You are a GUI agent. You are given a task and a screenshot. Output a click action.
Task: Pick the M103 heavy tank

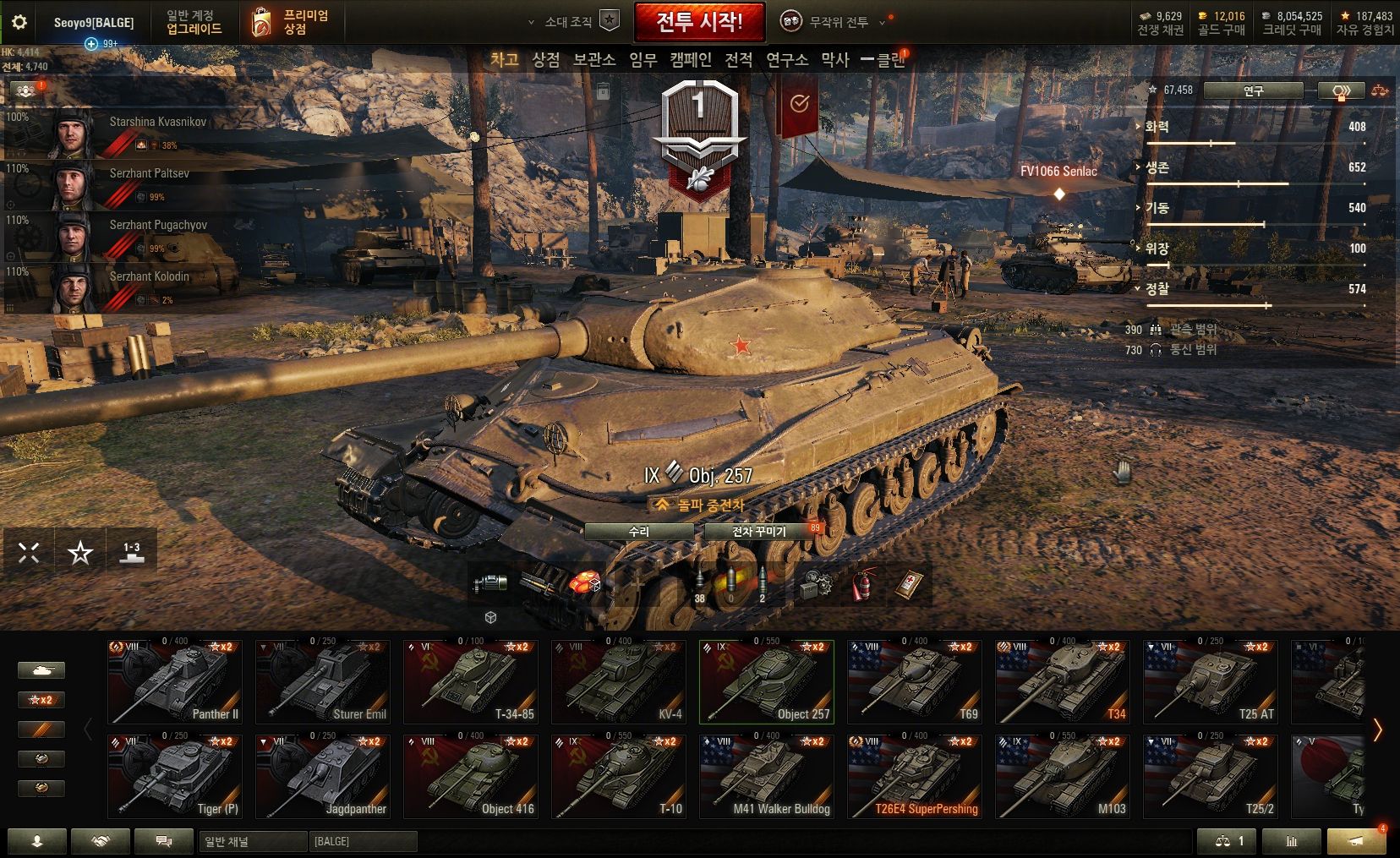pos(1063,776)
